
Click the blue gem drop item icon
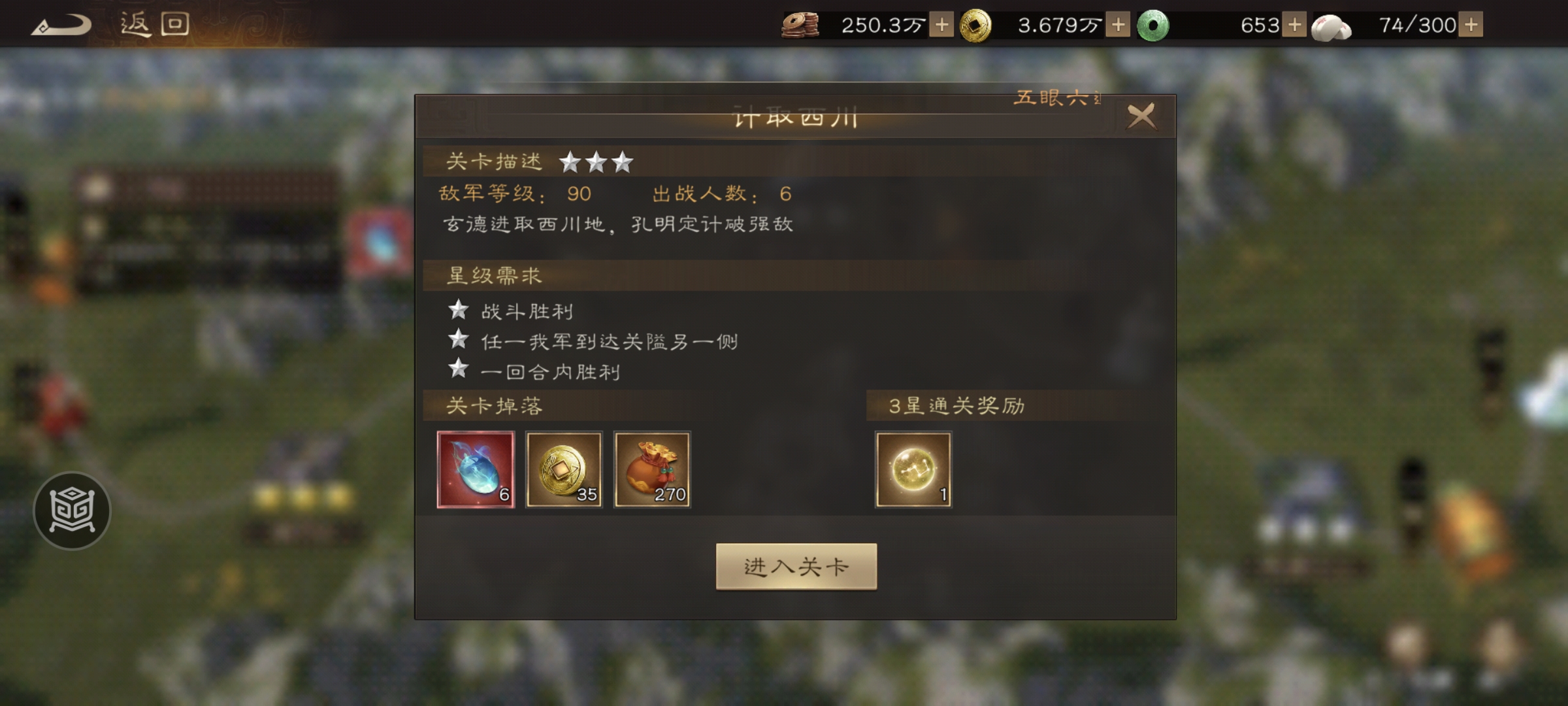476,469
